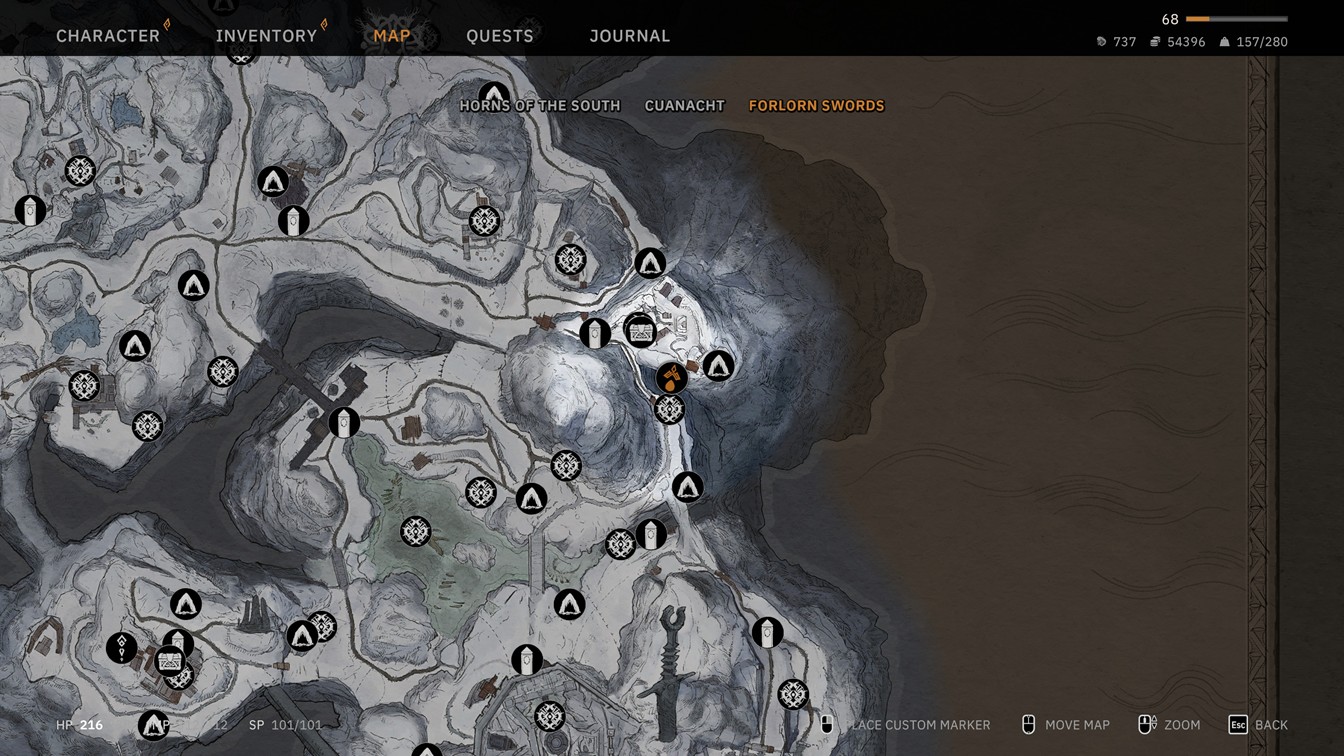Open the Character tab
1344x756 pixels.
coord(108,36)
